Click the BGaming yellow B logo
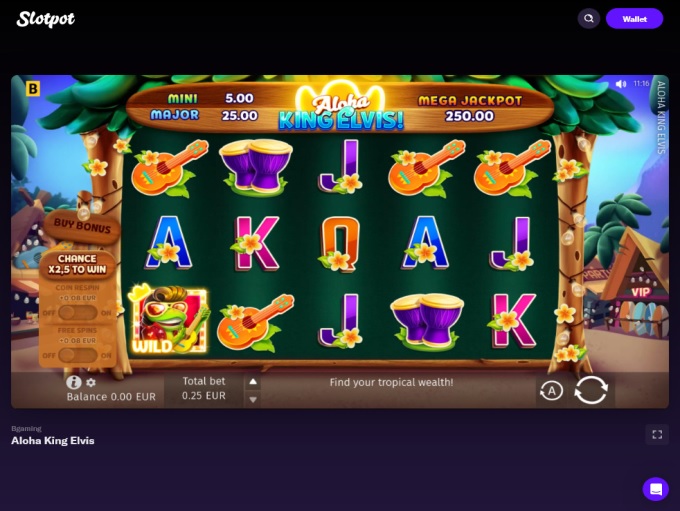This screenshot has height=511, width=680. pyautogui.click(x=33, y=89)
